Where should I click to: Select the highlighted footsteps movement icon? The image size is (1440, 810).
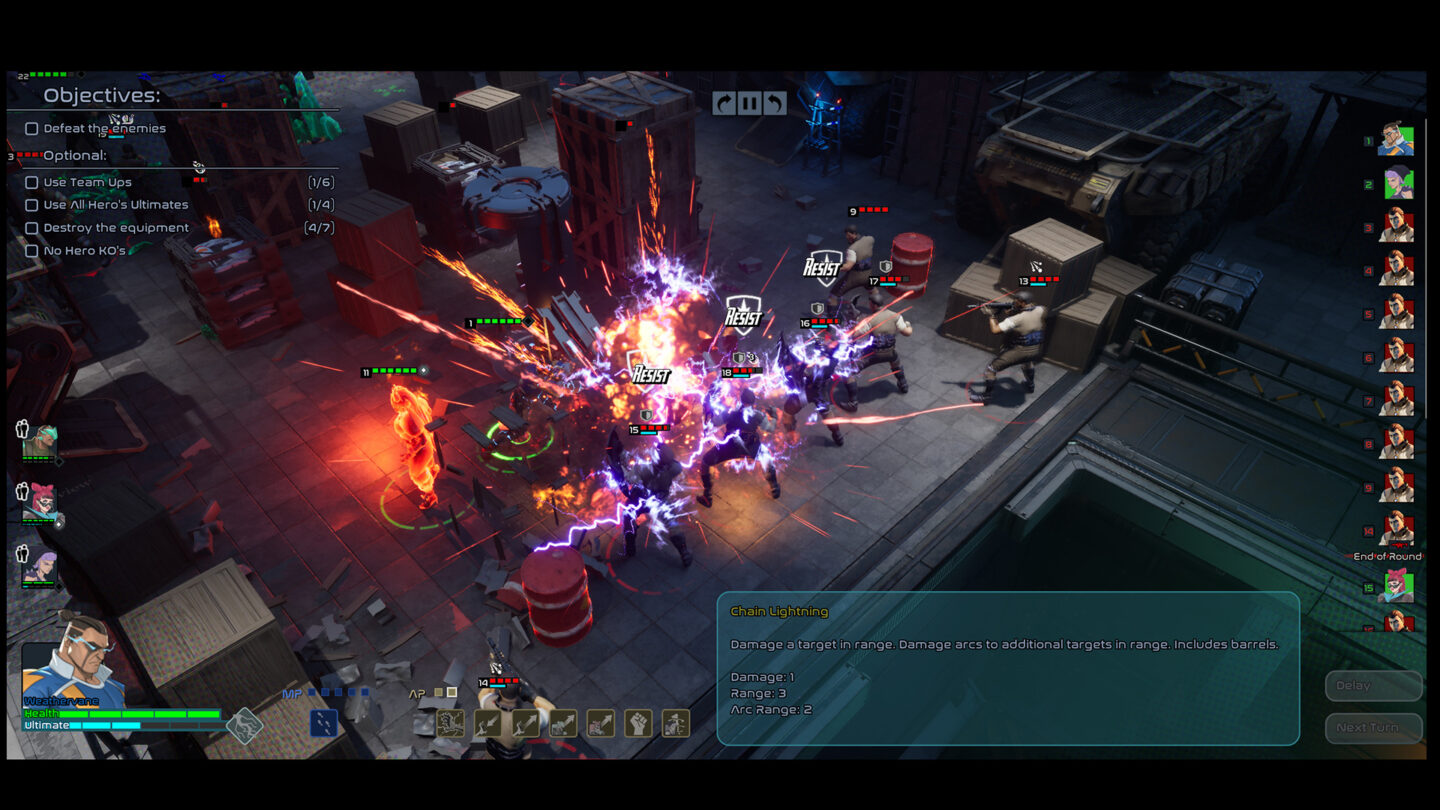pyautogui.click(x=324, y=723)
